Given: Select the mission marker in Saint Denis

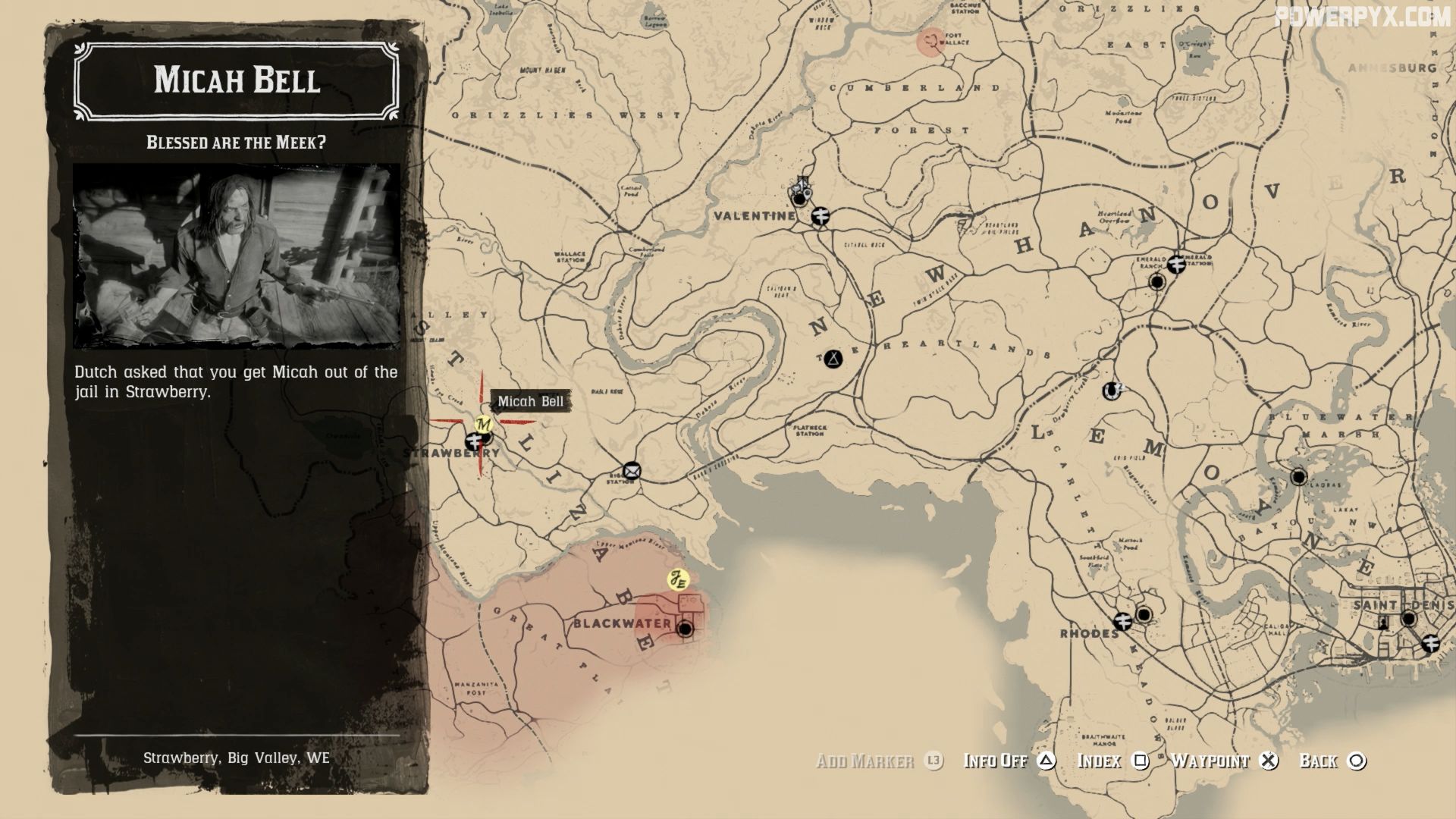Looking at the screenshot, I should click(1383, 622).
